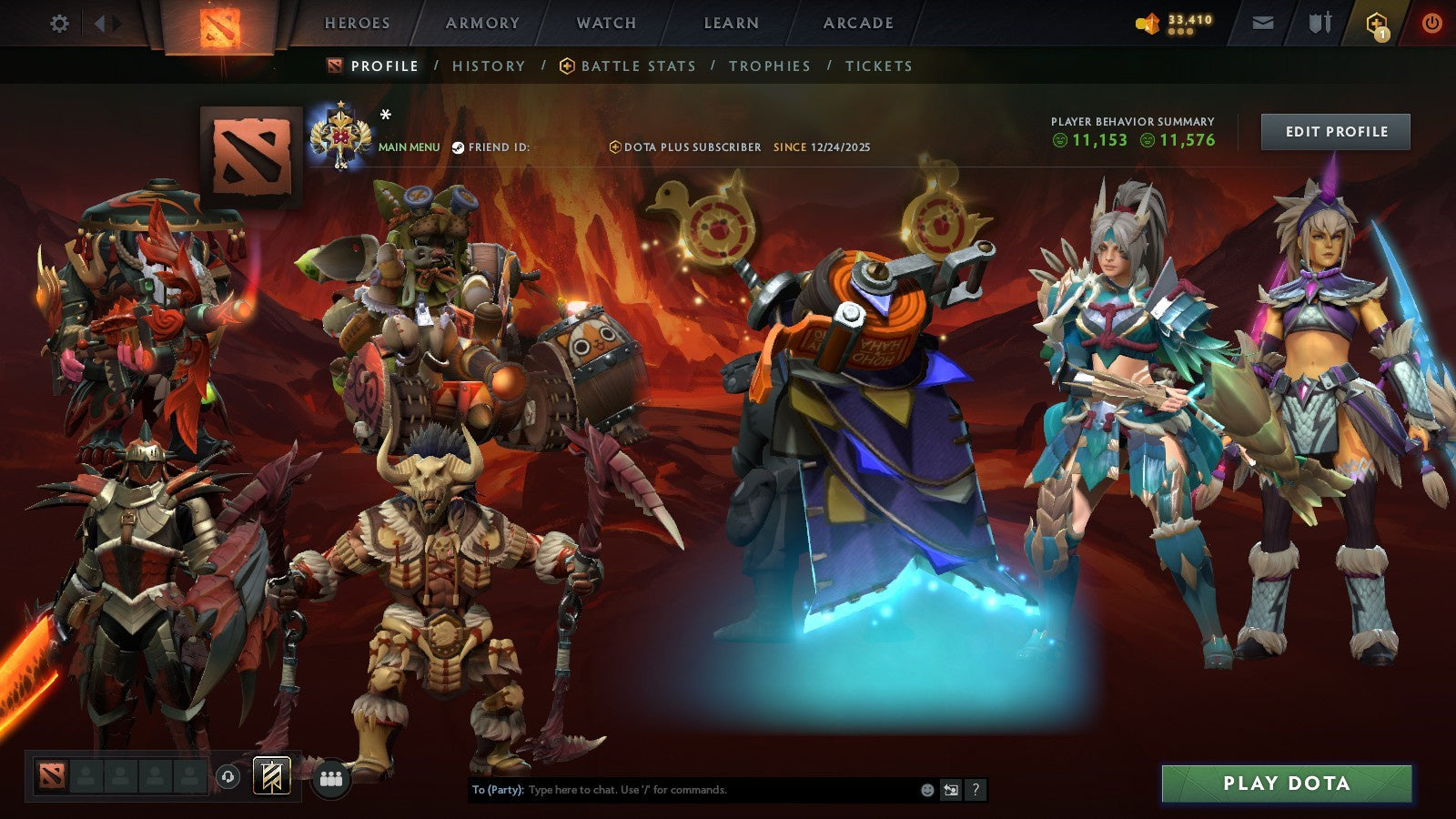Open friends list with the group icon
Image resolution: width=1456 pixels, height=819 pixels.
(331, 778)
